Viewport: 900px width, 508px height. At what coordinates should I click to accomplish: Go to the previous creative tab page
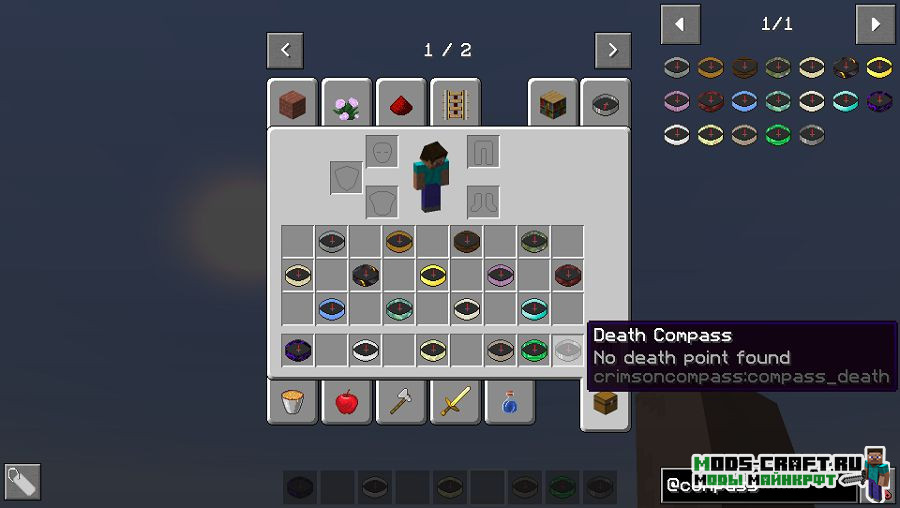click(285, 50)
